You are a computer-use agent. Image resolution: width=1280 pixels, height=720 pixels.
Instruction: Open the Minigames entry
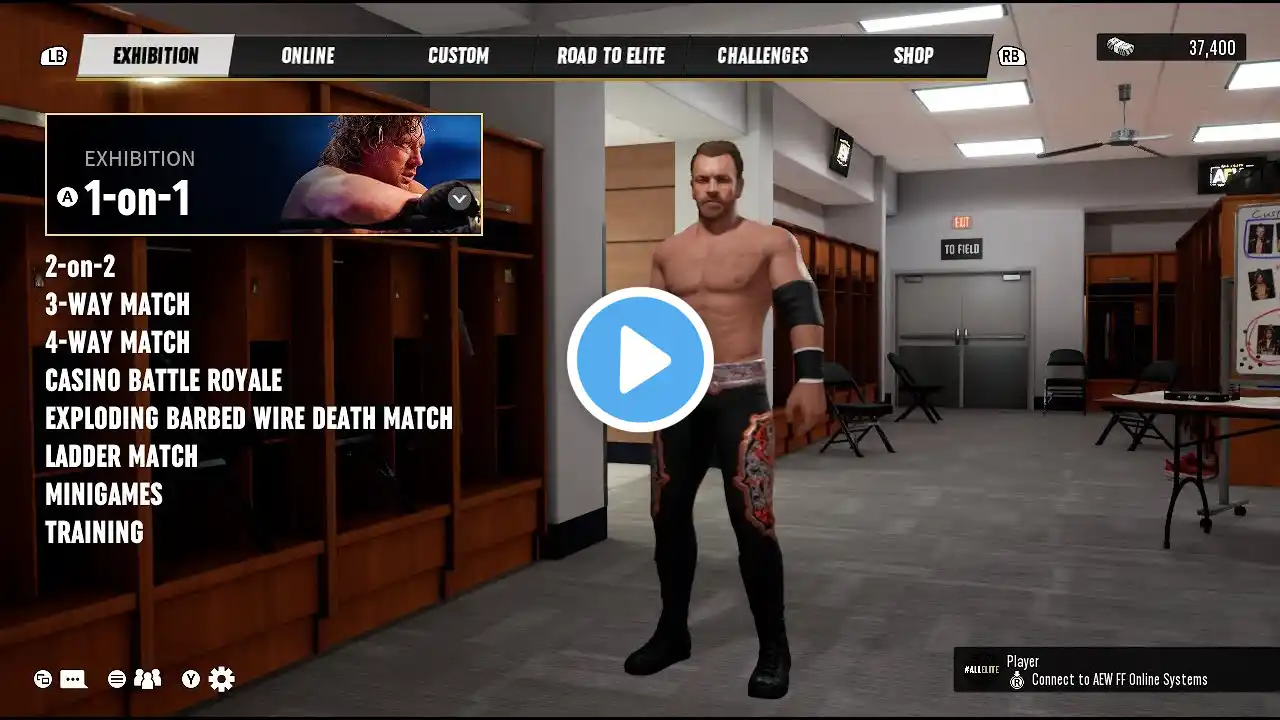[x=103, y=495]
